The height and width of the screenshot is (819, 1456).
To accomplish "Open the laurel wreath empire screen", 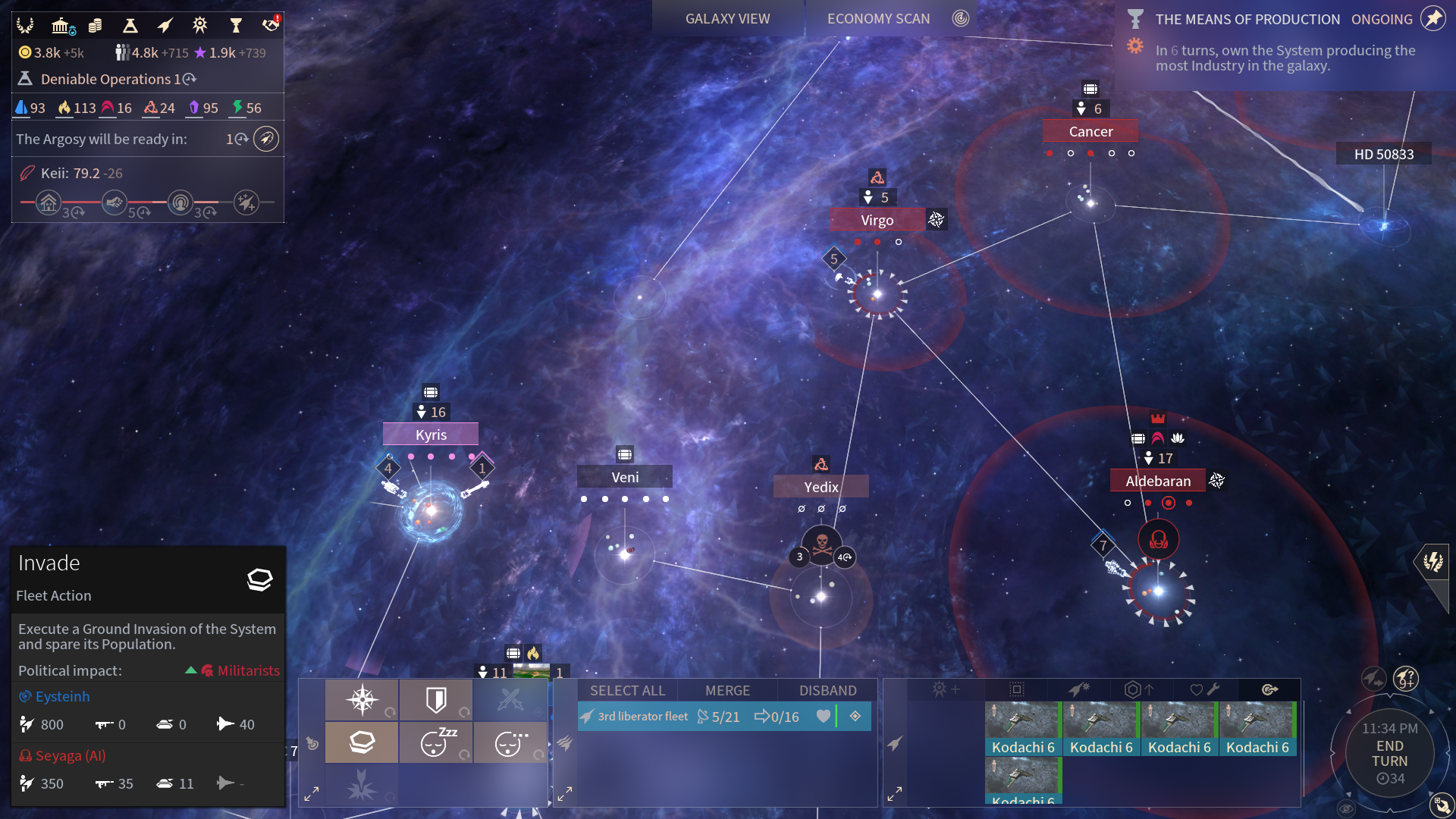I will [x=25, y=26].
